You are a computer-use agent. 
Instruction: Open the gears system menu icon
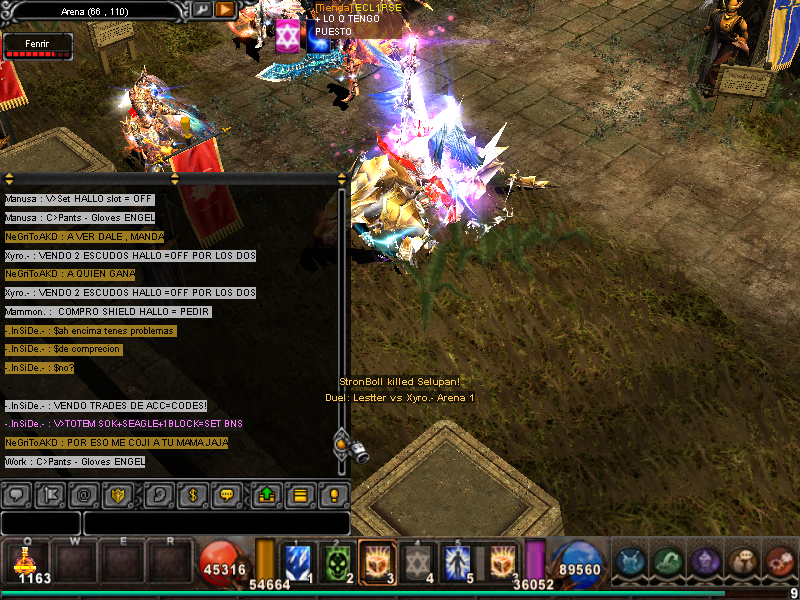coord(779,562)
